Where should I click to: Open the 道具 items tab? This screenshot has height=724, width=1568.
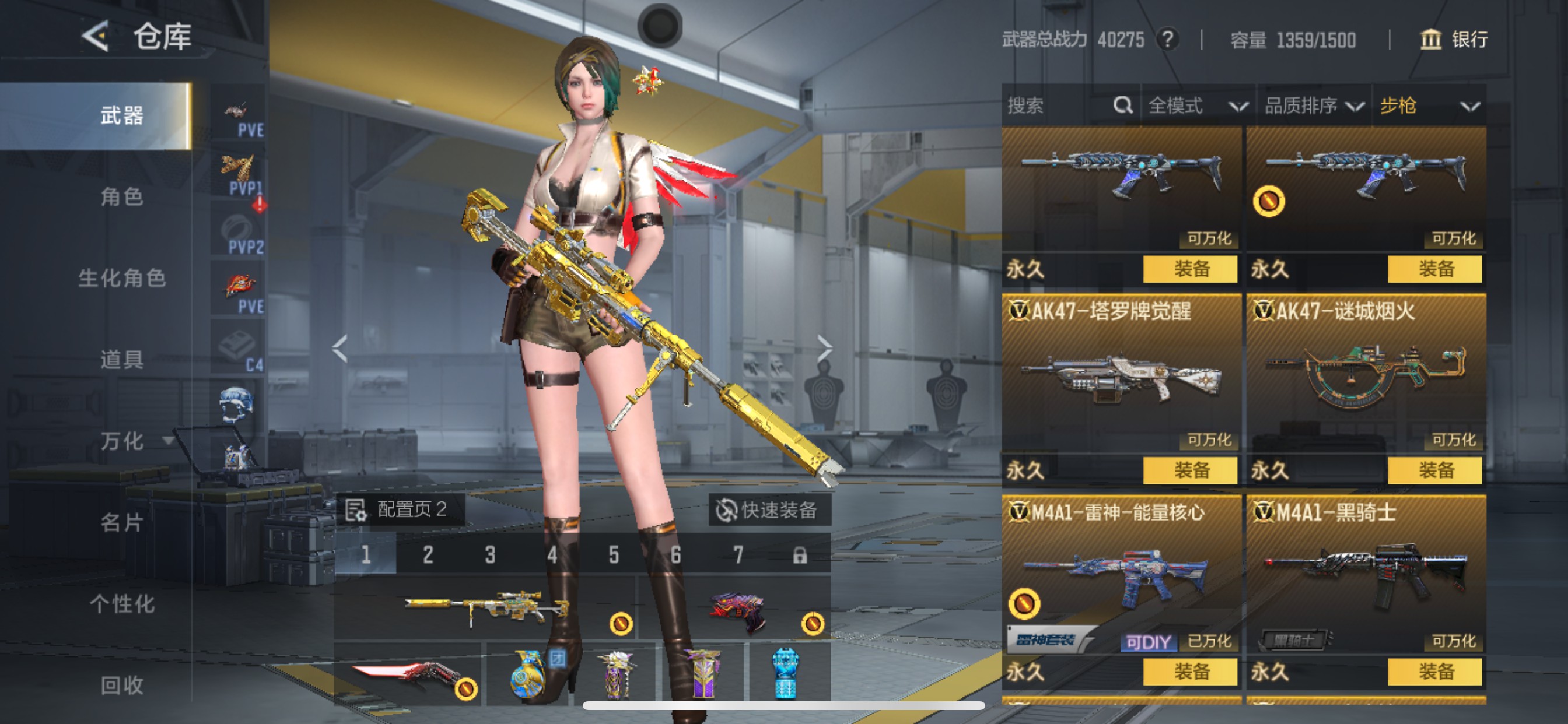coord(122,360)
